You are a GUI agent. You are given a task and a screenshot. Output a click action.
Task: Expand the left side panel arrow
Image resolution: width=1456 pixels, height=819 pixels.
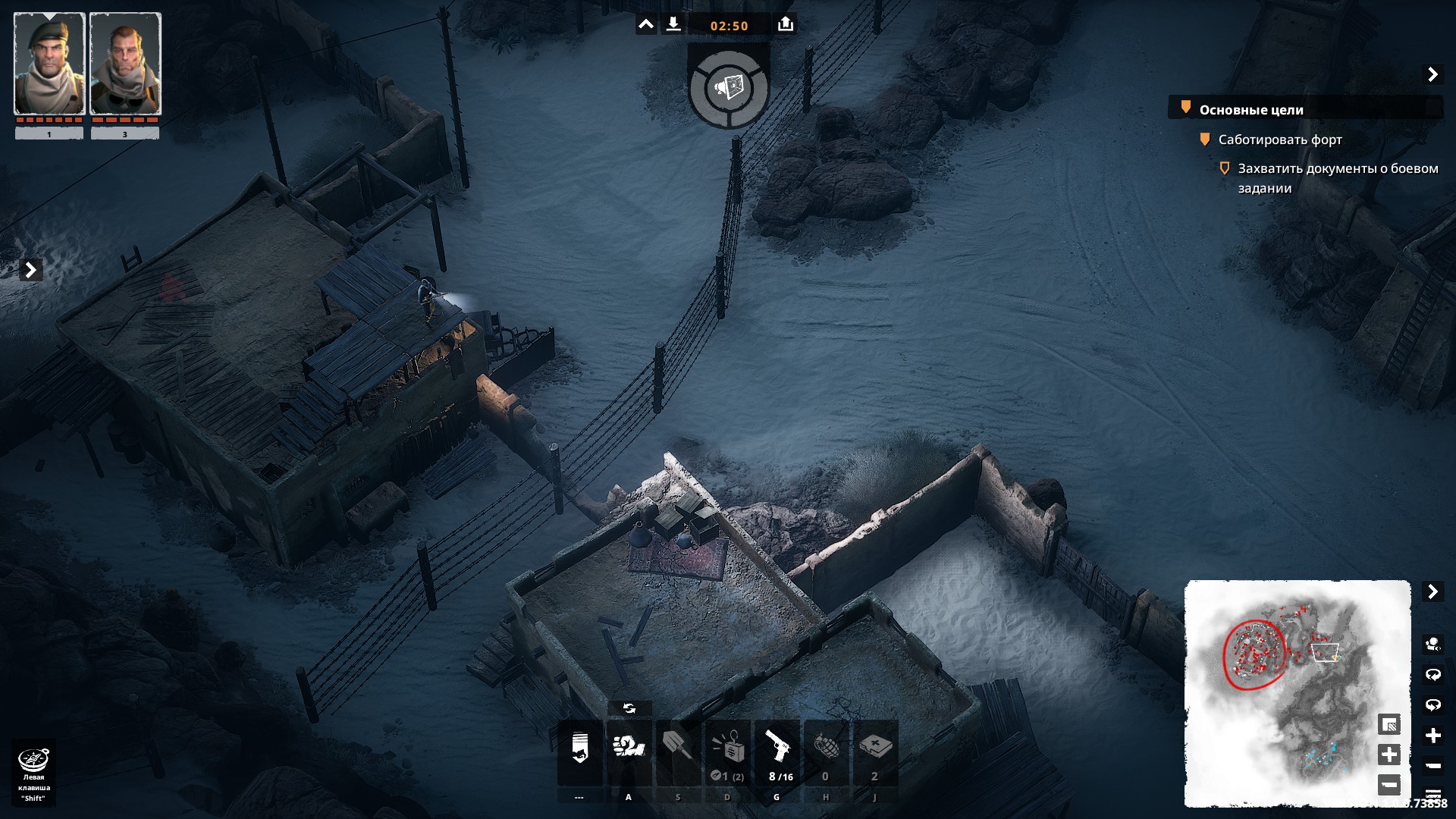pyautogui.click(x=30, y=270)
